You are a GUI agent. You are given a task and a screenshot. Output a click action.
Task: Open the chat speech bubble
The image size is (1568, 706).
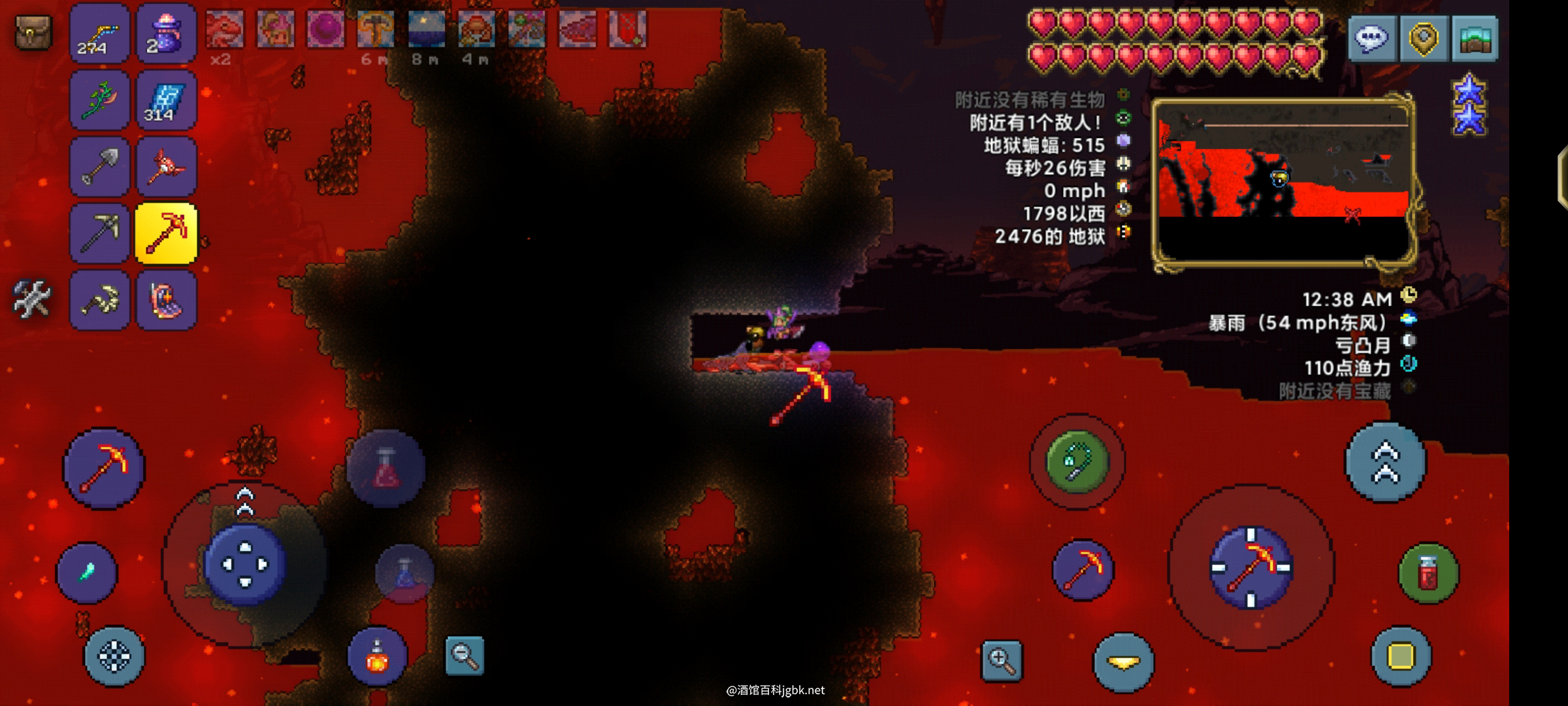[1372, 38]
